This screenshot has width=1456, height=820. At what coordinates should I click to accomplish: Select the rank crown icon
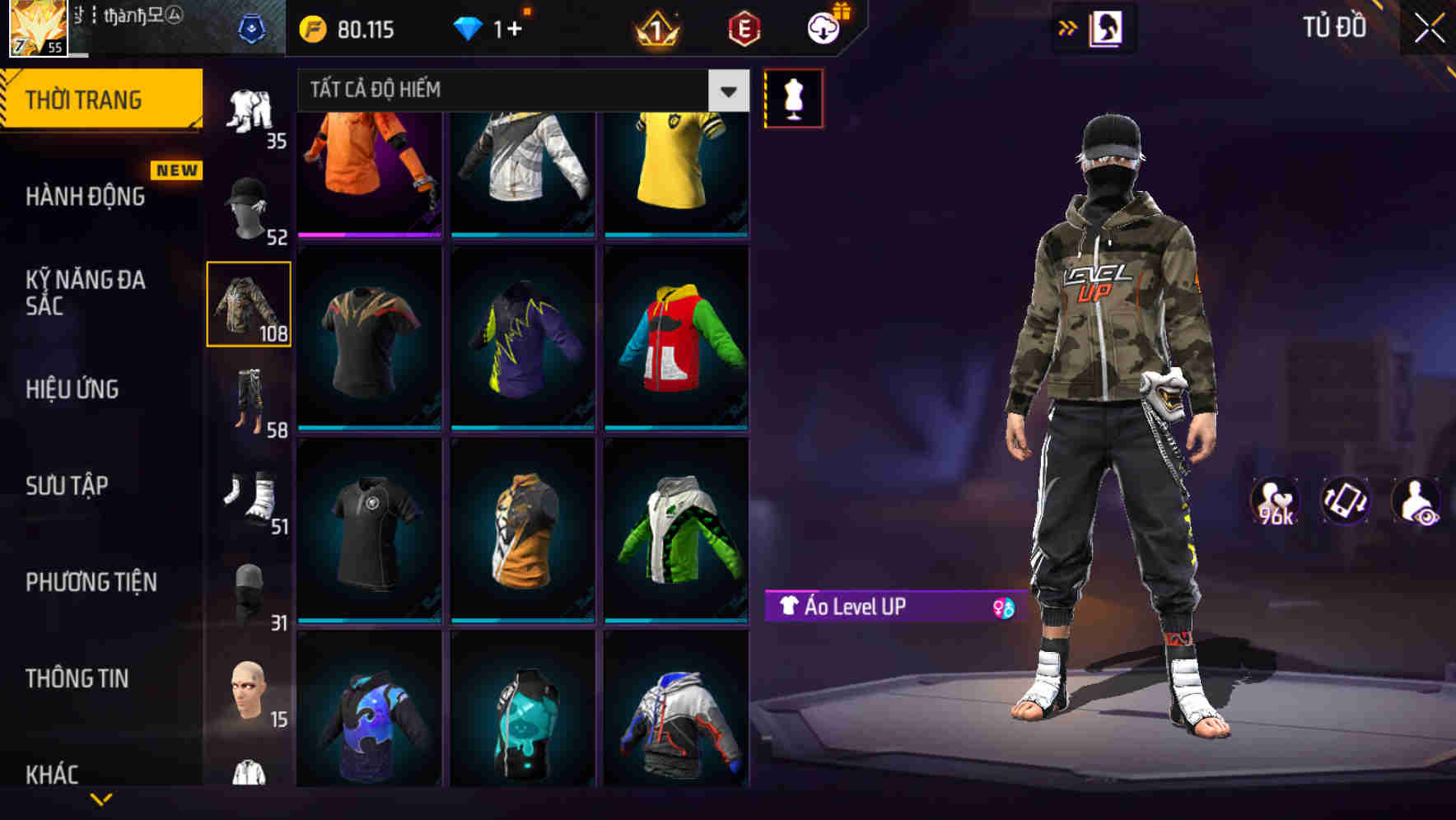[655, 28]
